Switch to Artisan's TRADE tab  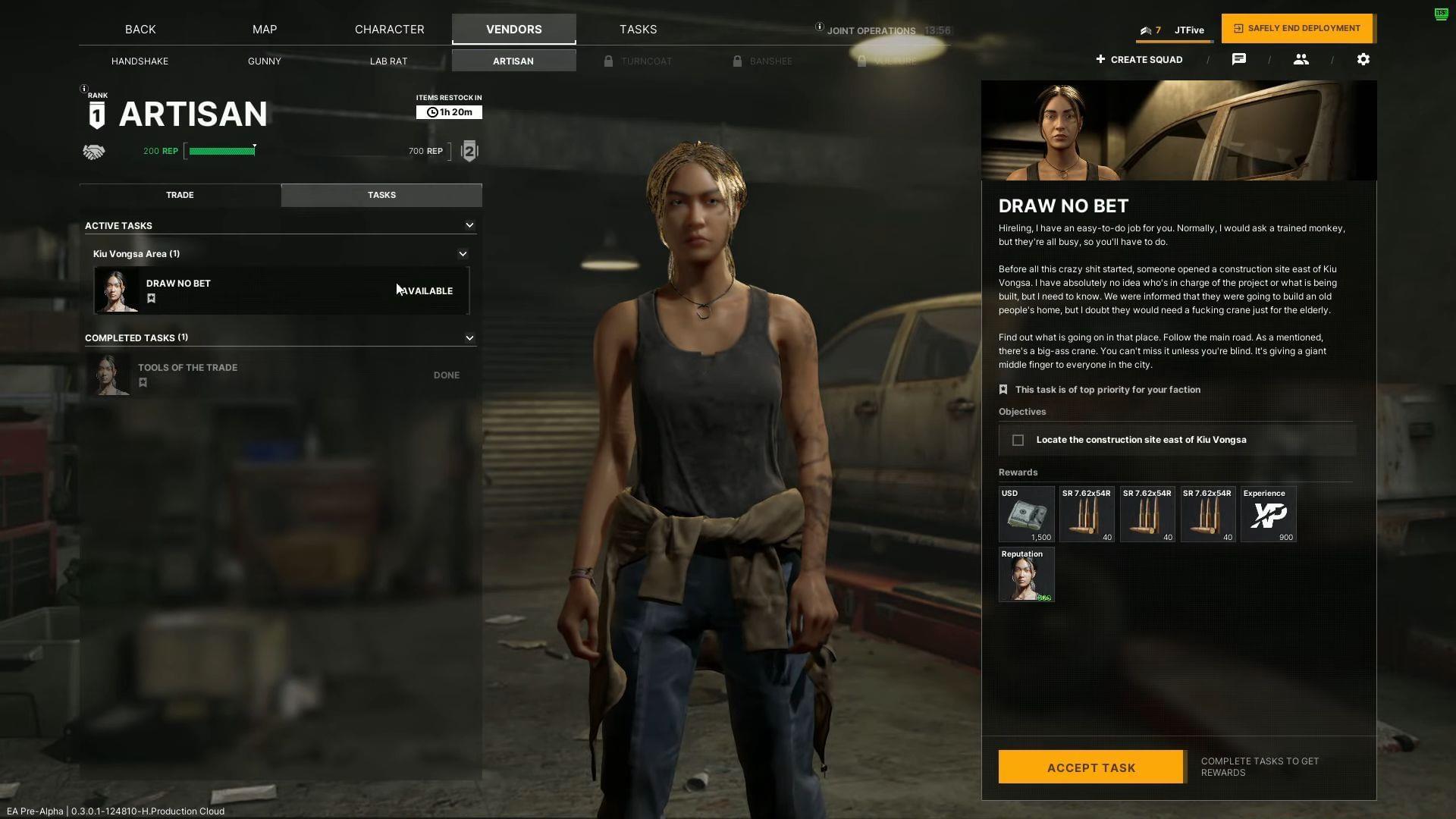pyautogui.click(x=180, y=195)
